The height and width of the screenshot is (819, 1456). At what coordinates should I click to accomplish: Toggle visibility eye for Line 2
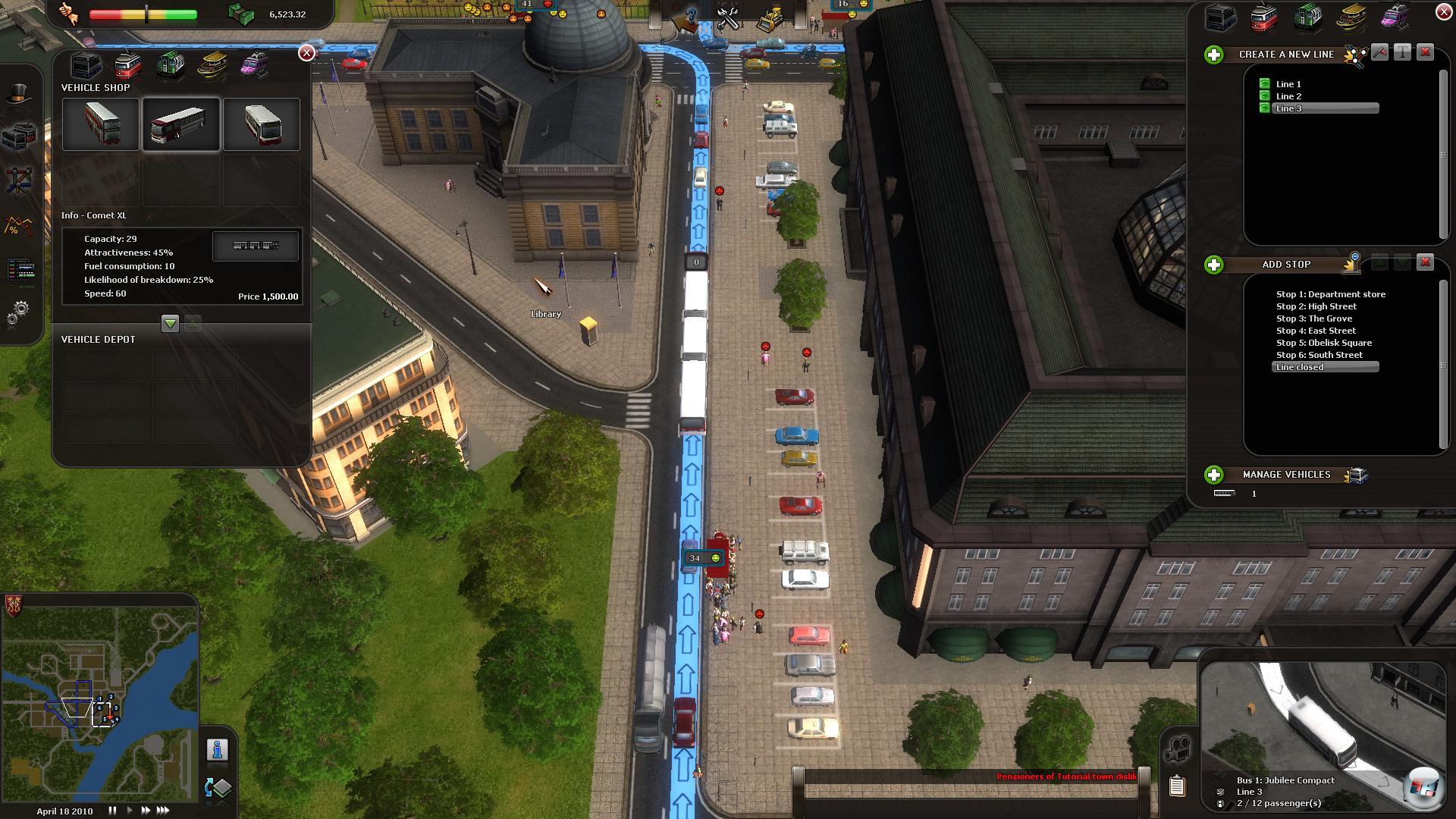pos(1264,96)
